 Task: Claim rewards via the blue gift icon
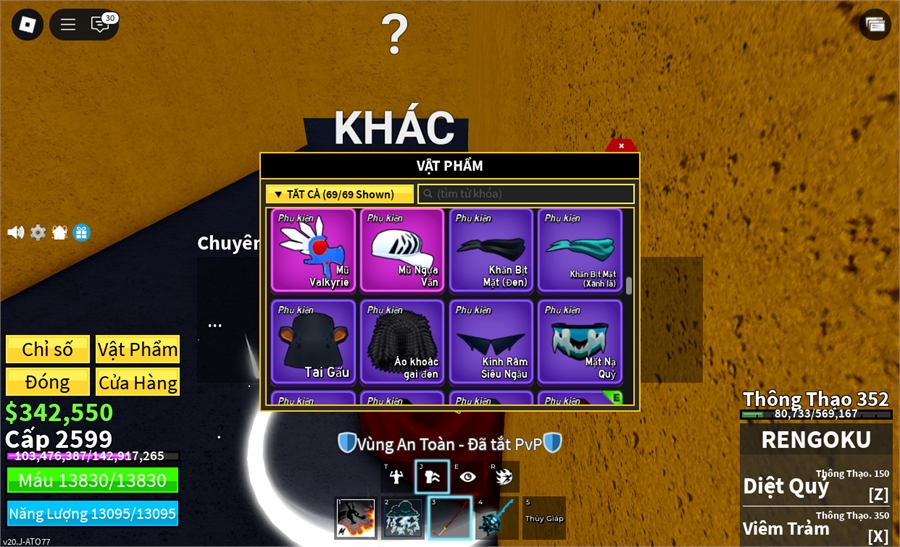[82, 232]
